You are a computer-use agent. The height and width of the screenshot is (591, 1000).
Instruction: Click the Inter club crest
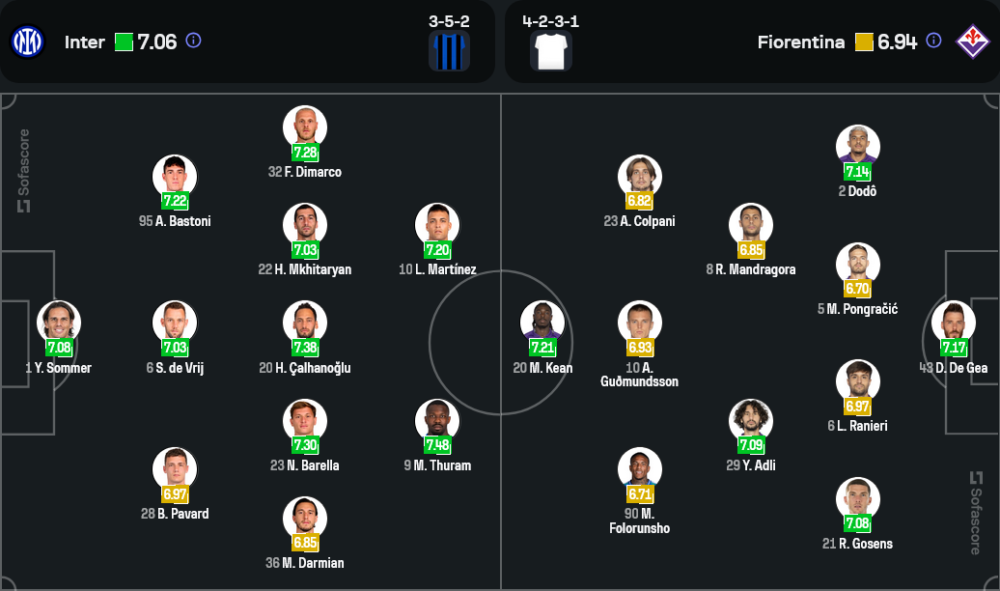click(x=28, y=42)
